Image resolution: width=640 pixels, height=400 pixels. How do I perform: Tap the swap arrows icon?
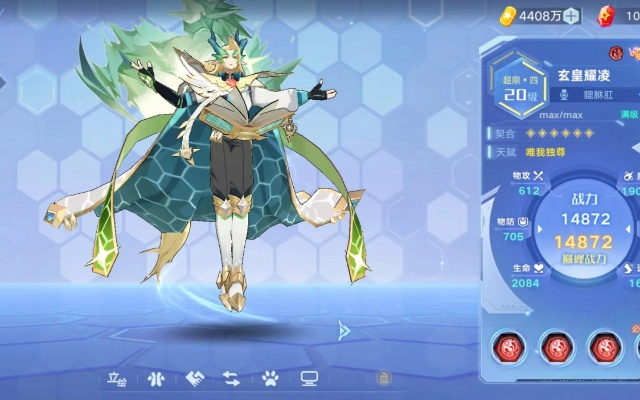point(231,379)
